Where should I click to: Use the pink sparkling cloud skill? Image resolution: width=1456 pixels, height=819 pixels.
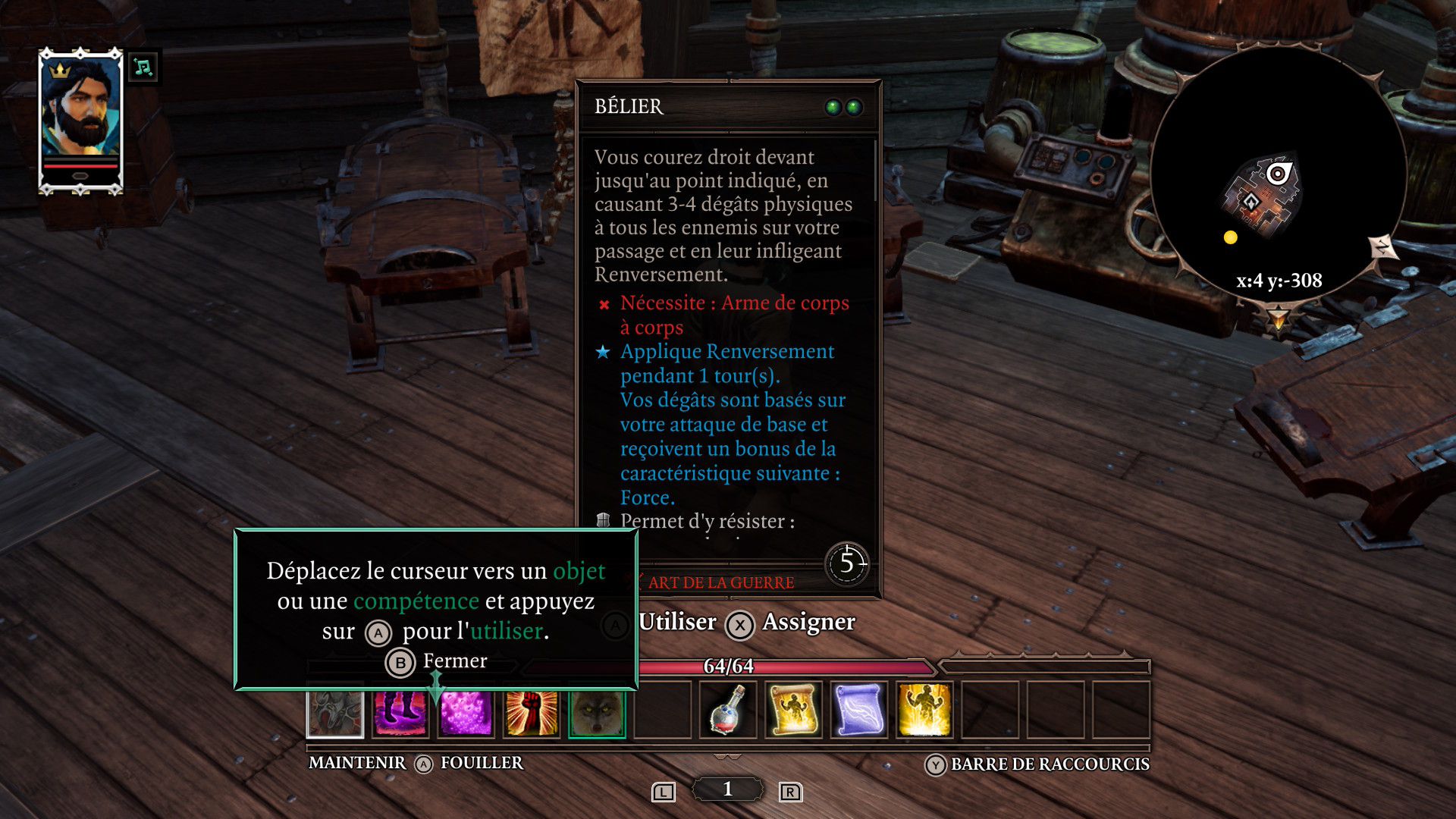(466, 713)
